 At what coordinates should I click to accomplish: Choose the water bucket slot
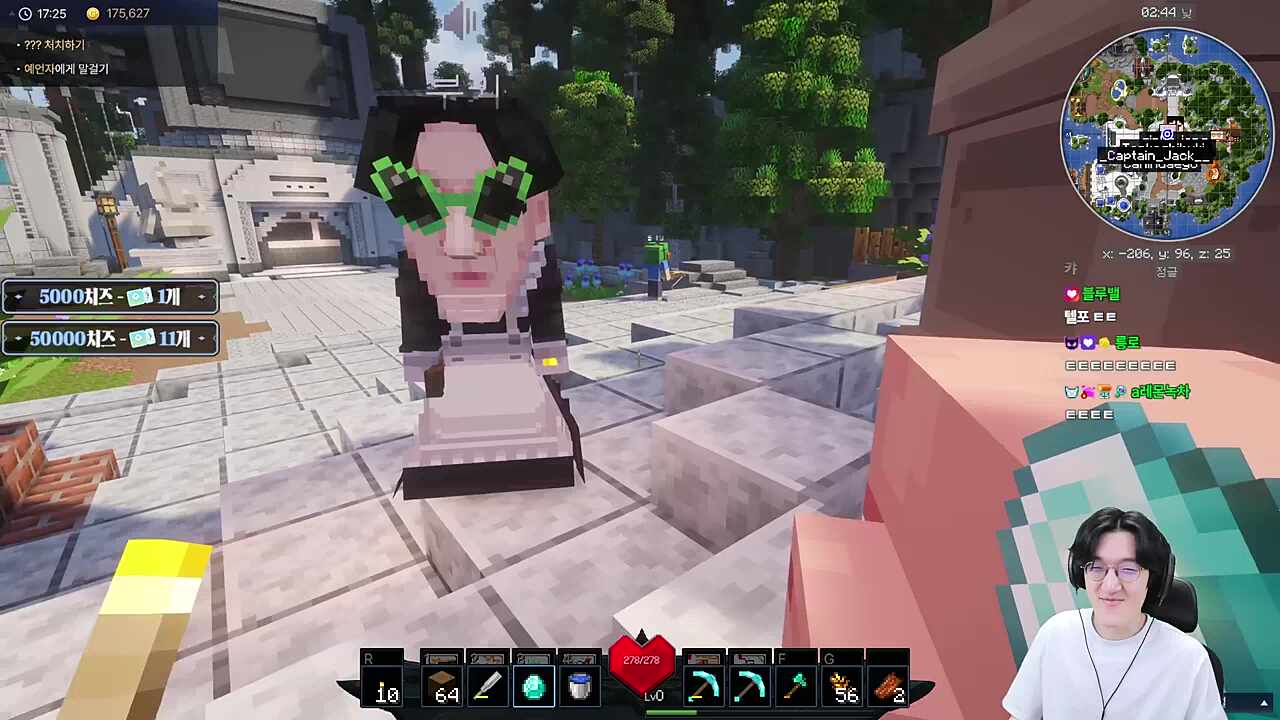tap(579, 687)
